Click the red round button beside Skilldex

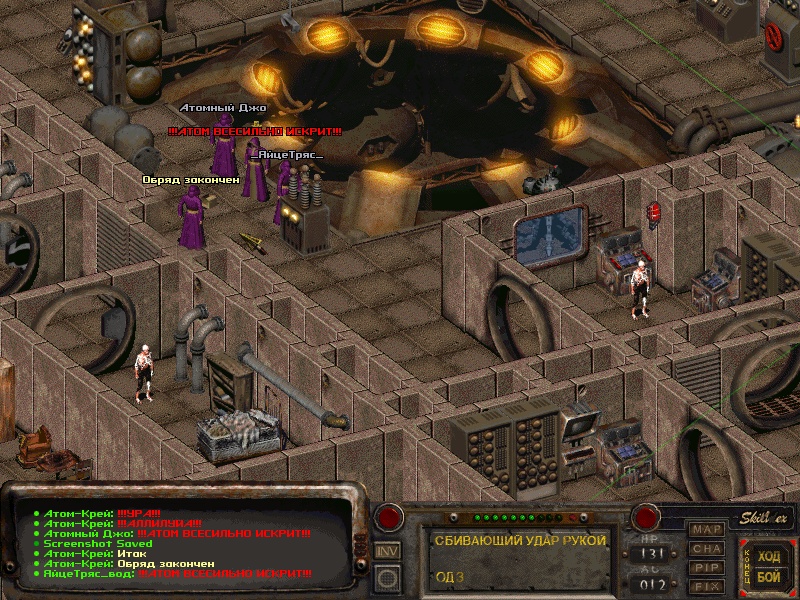(x=646, y=518)
